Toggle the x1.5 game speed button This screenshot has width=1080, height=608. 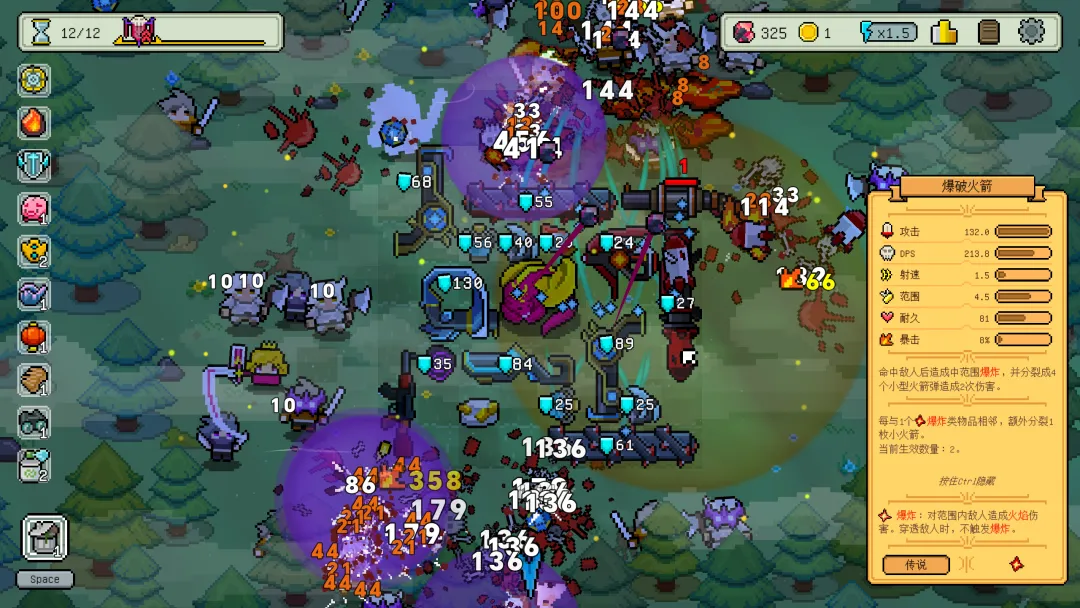click(x=885, y=33)
